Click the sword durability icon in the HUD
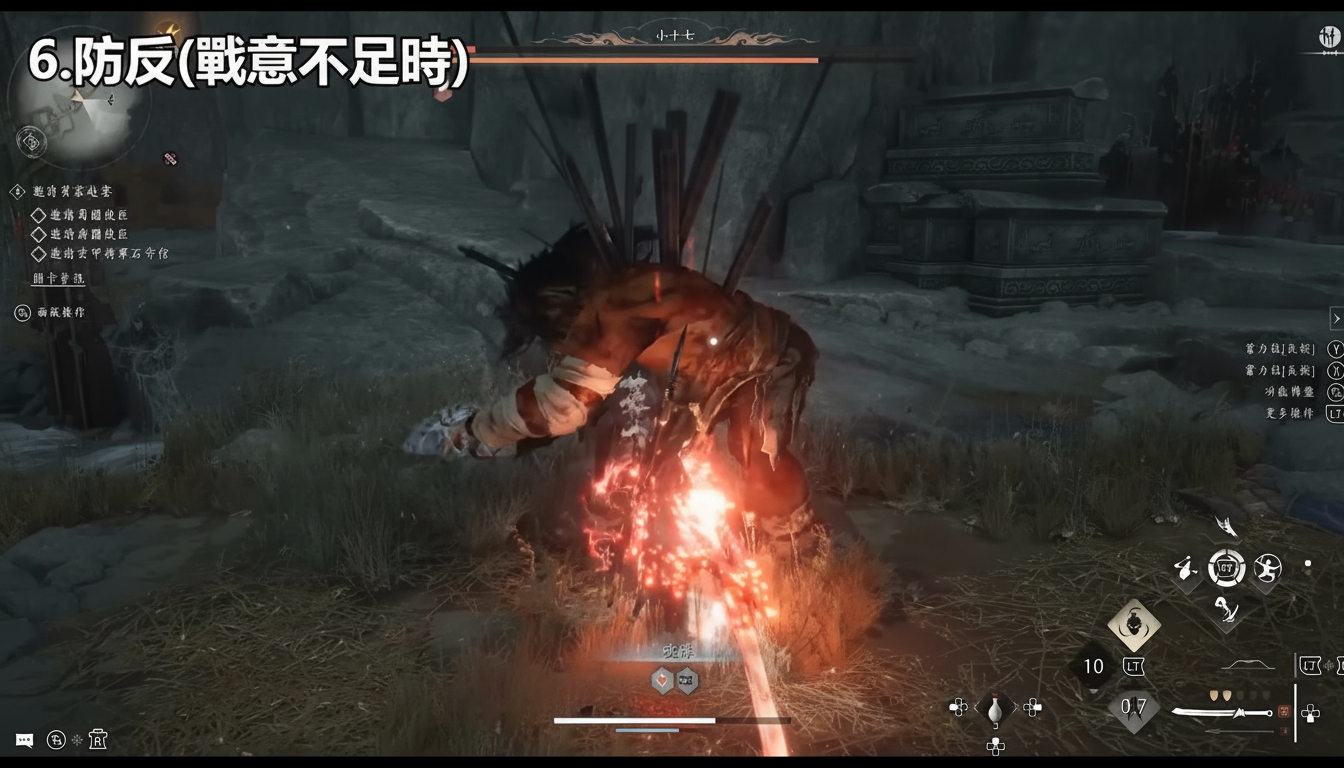Image resolution: width=1344 pixels, height=768 pixels. pyautogui.click(x=1283, y=711)
